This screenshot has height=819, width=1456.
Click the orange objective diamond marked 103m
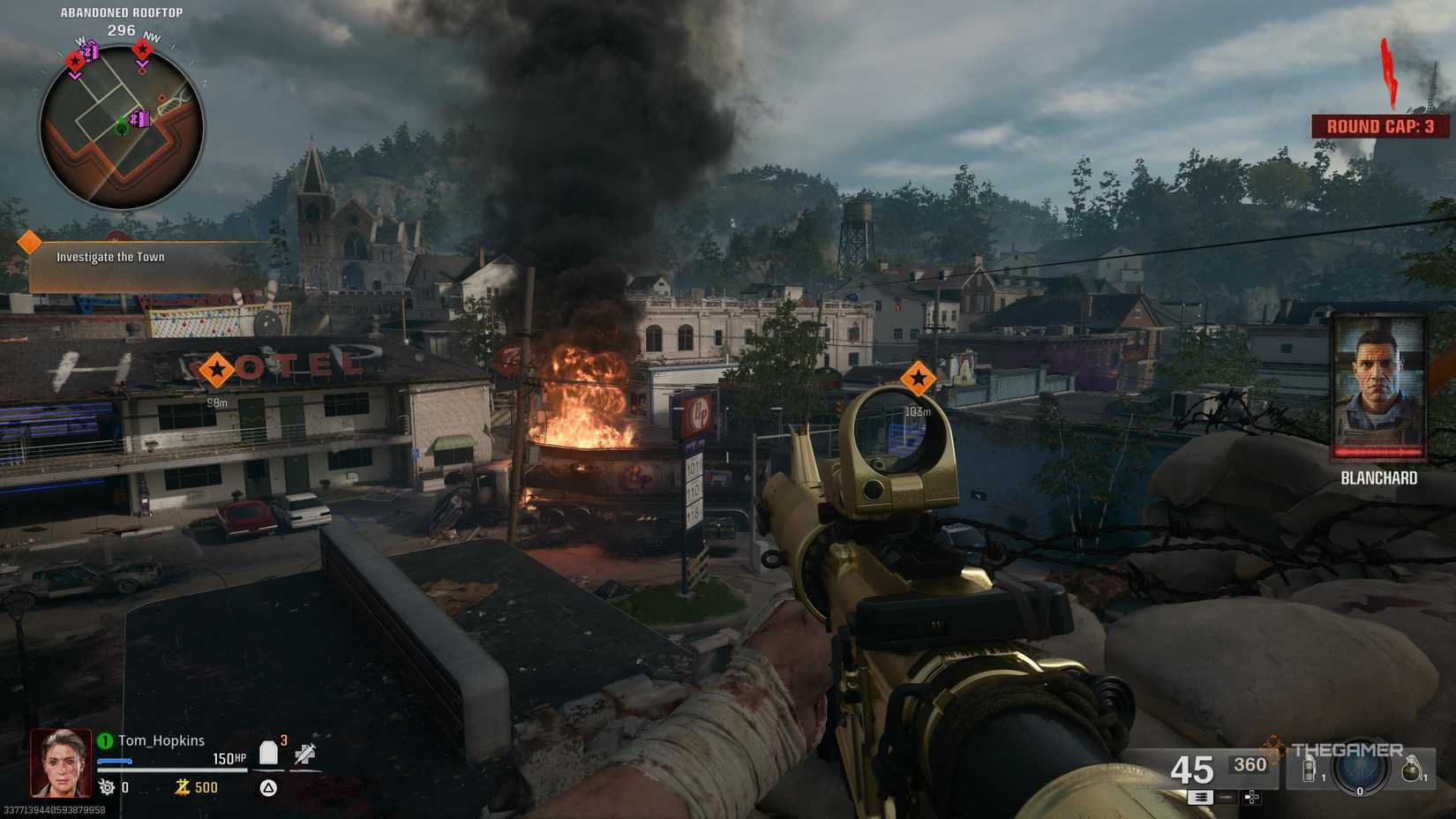(x=918, y=379)
